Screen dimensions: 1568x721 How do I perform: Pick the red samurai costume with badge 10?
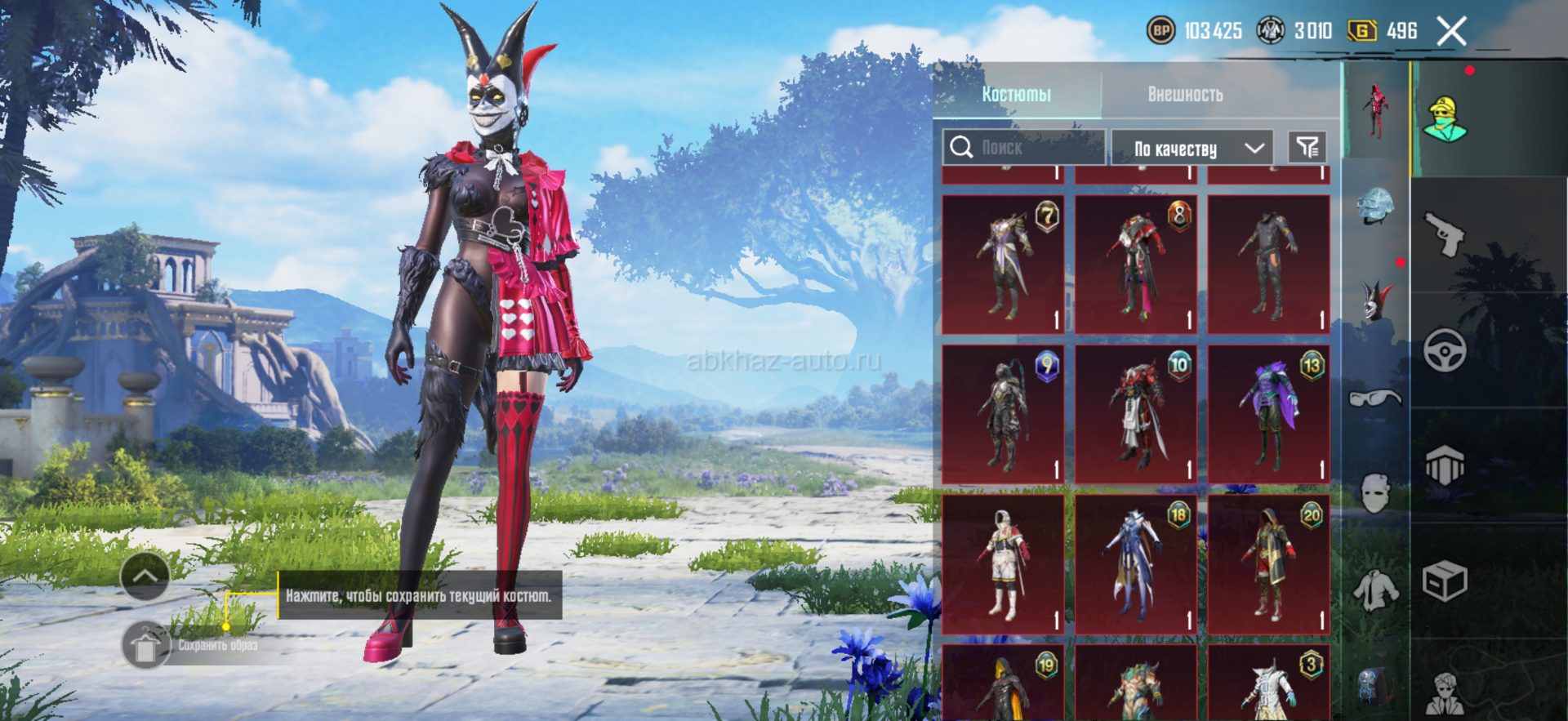(1136, 414)
